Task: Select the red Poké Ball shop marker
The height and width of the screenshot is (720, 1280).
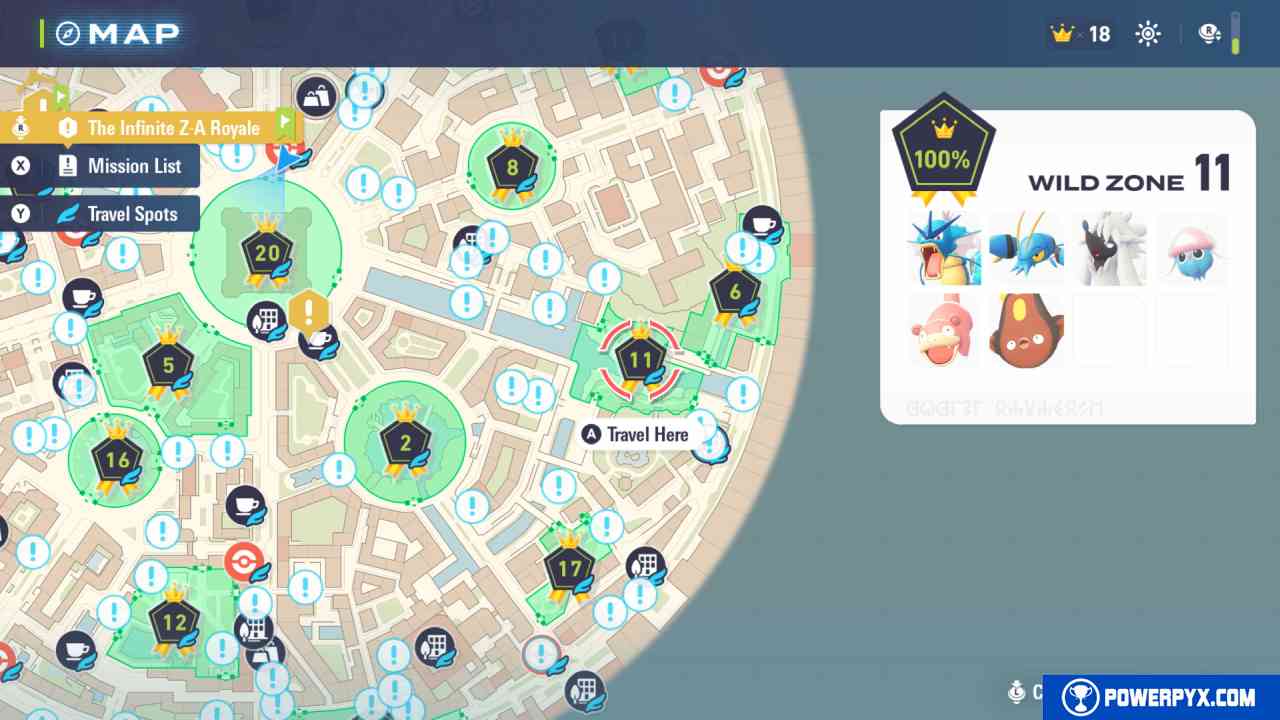Action: tap(243, 562)
